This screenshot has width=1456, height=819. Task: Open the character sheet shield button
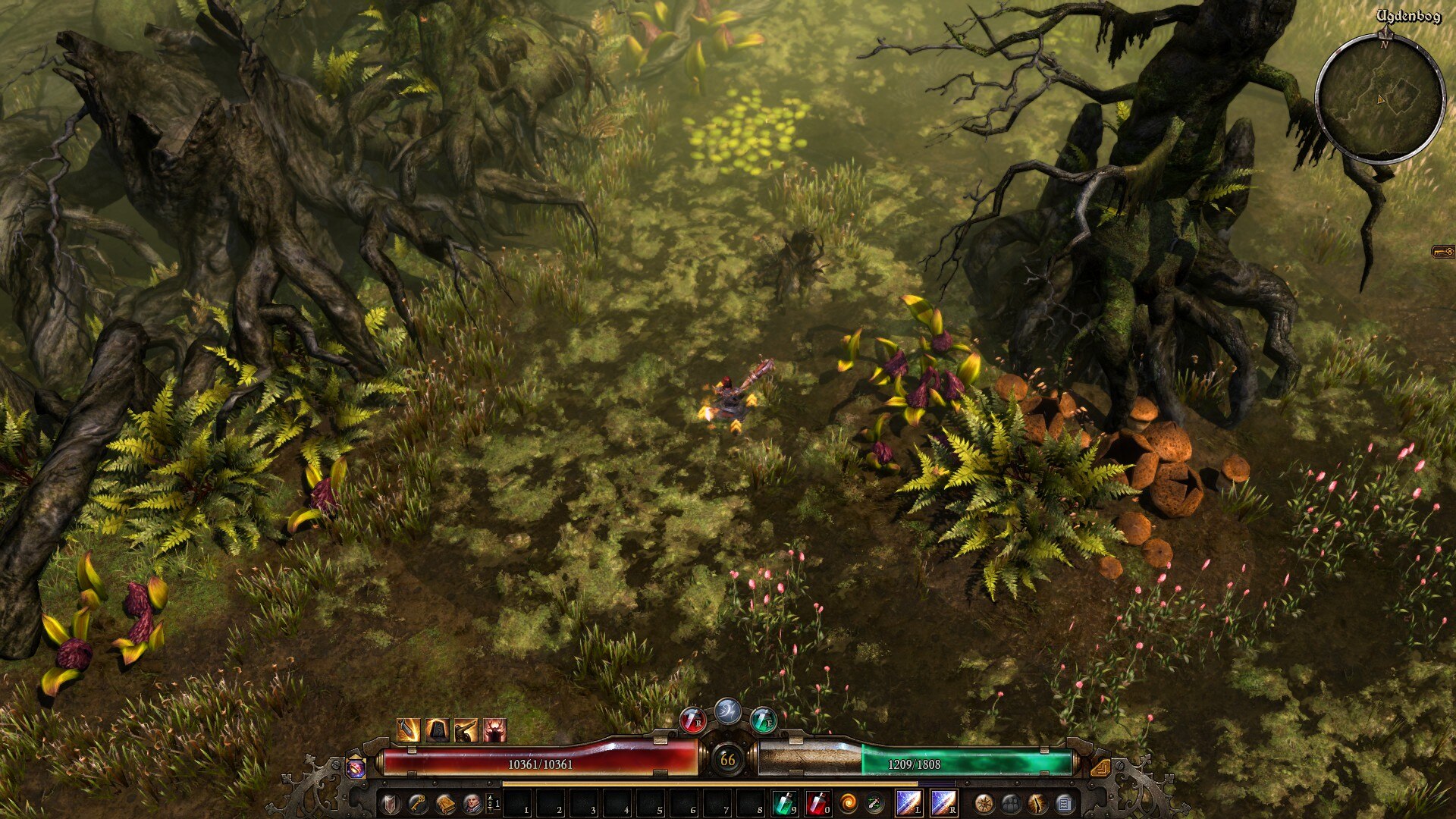click(x=389, y=803)
